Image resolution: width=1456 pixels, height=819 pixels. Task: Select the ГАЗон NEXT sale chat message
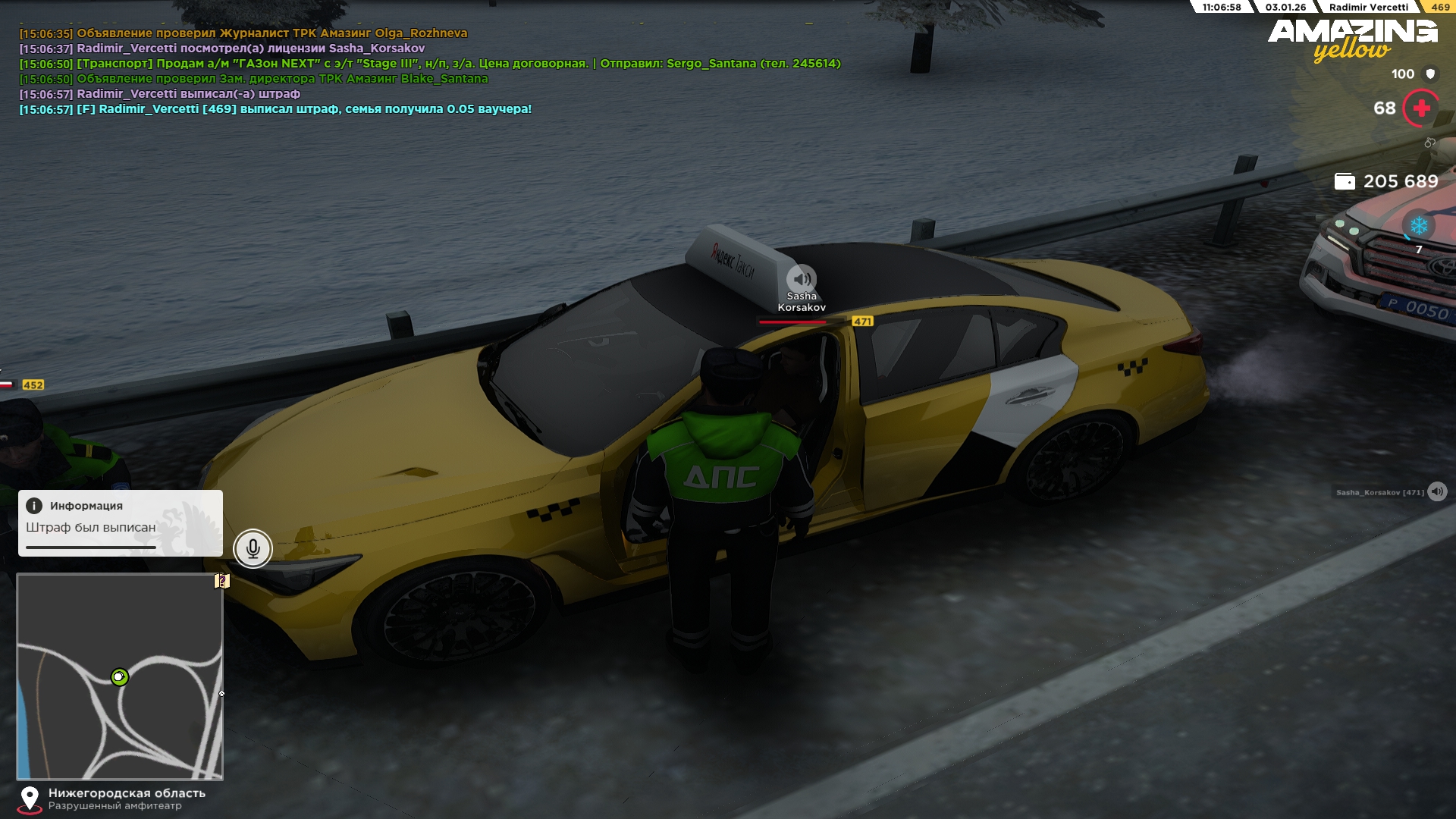pyautogui.click(x=429, y=64)
